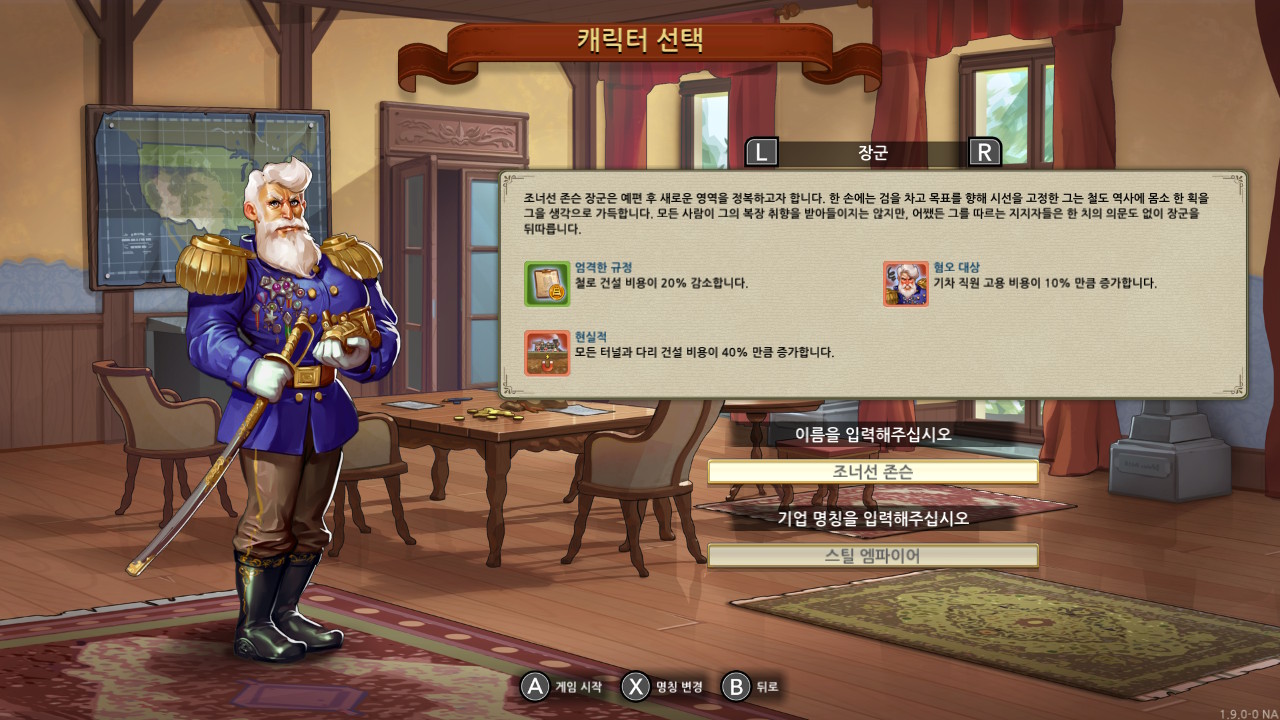Select the 현실적 trait icon
The width and height of the screenshot is (1280, 720).
coord(548,354)
